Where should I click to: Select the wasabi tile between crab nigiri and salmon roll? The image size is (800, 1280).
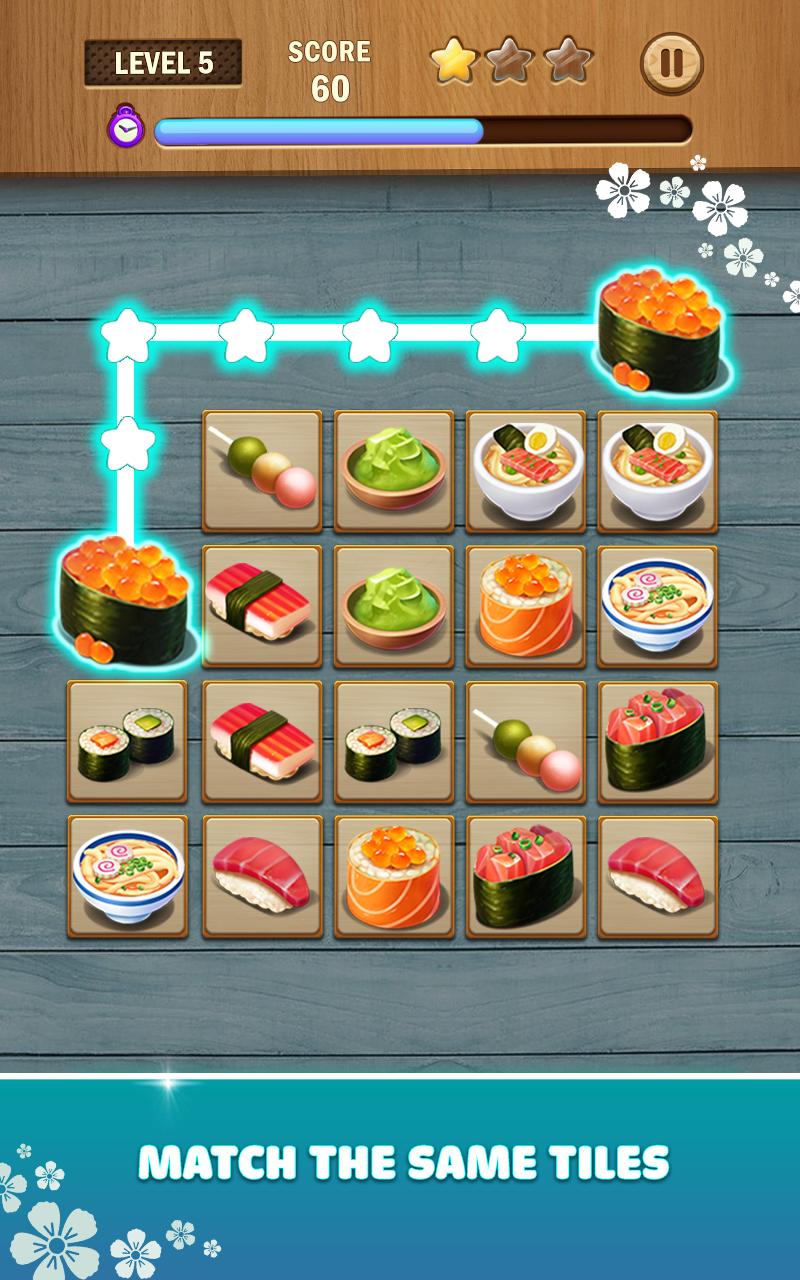tap(394, 606)
